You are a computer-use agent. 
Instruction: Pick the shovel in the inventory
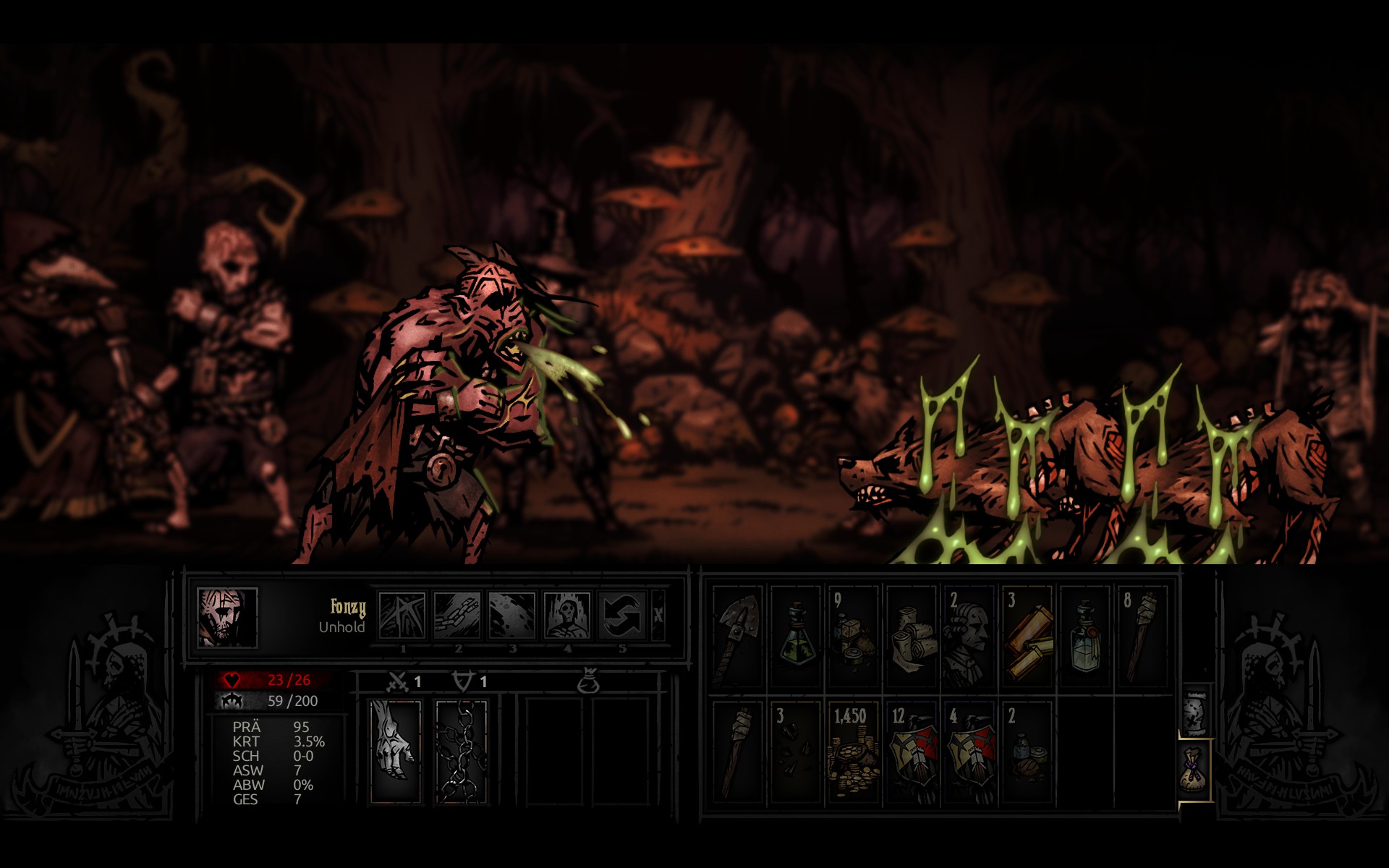click(x=738, y=637)
